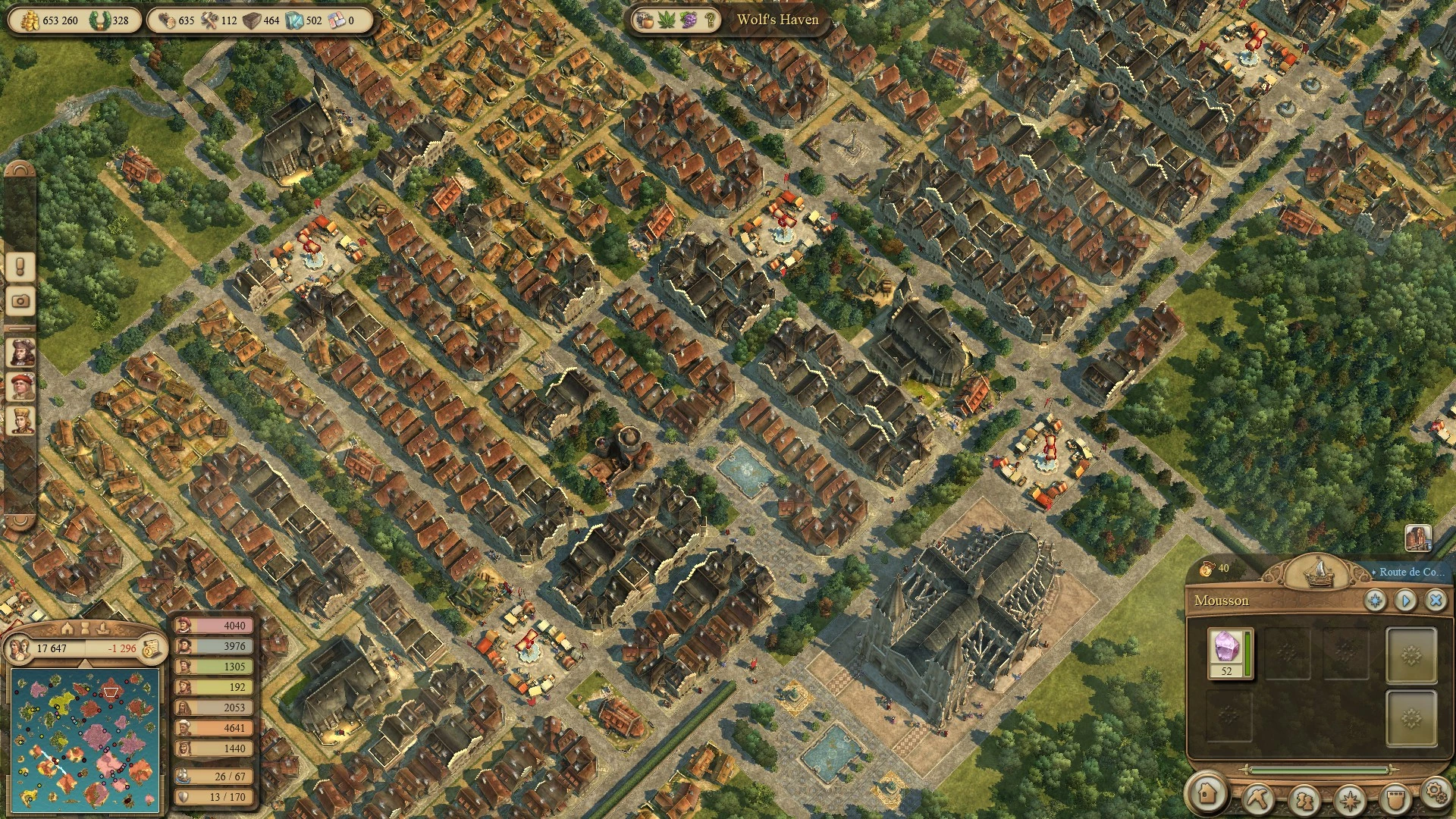The image size is (1456, 819).
Task: Open the balance sheet scroll and coin icon
Action: pyautogui.click(x=152, y=648)
